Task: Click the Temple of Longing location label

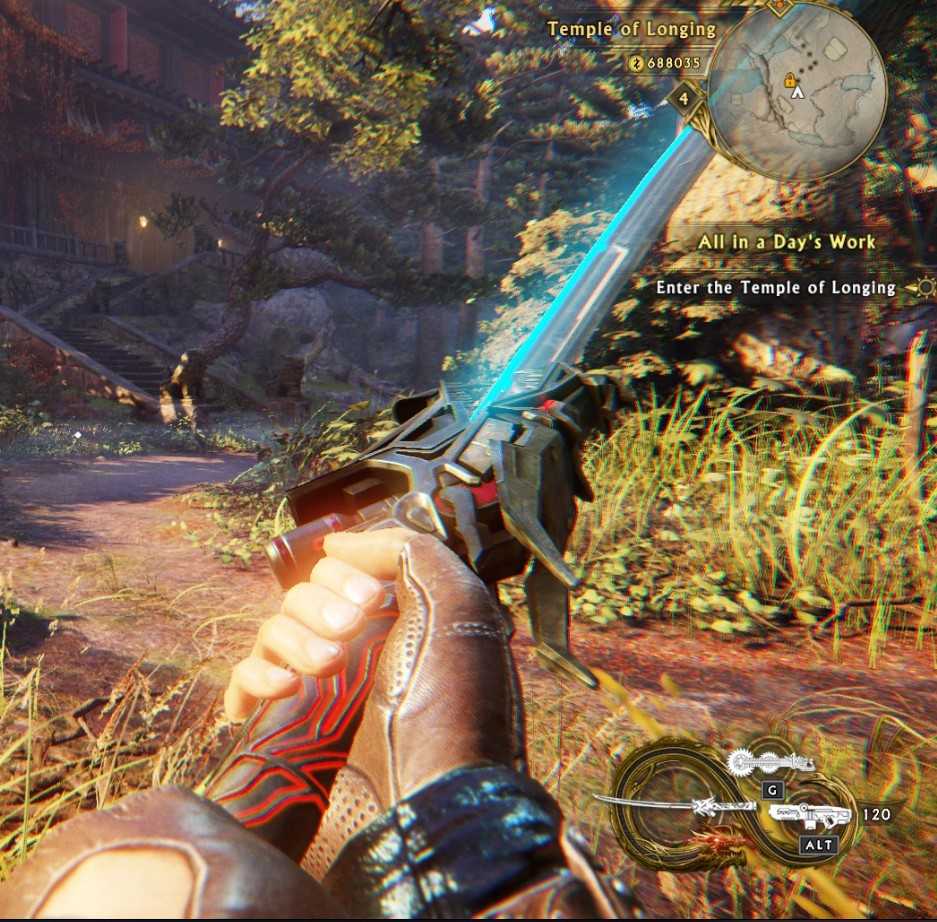Action: coord(631,29)
